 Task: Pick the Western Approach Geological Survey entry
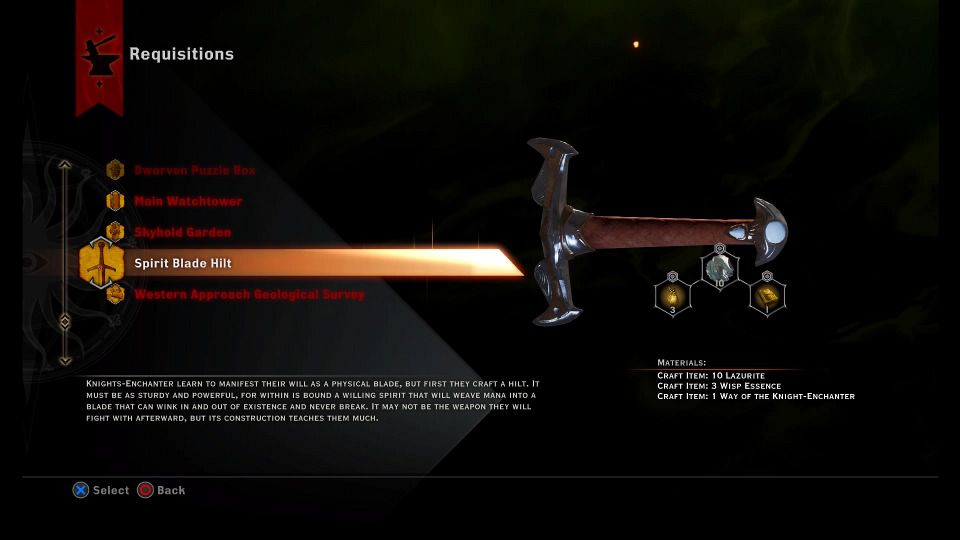pos(249,294)
